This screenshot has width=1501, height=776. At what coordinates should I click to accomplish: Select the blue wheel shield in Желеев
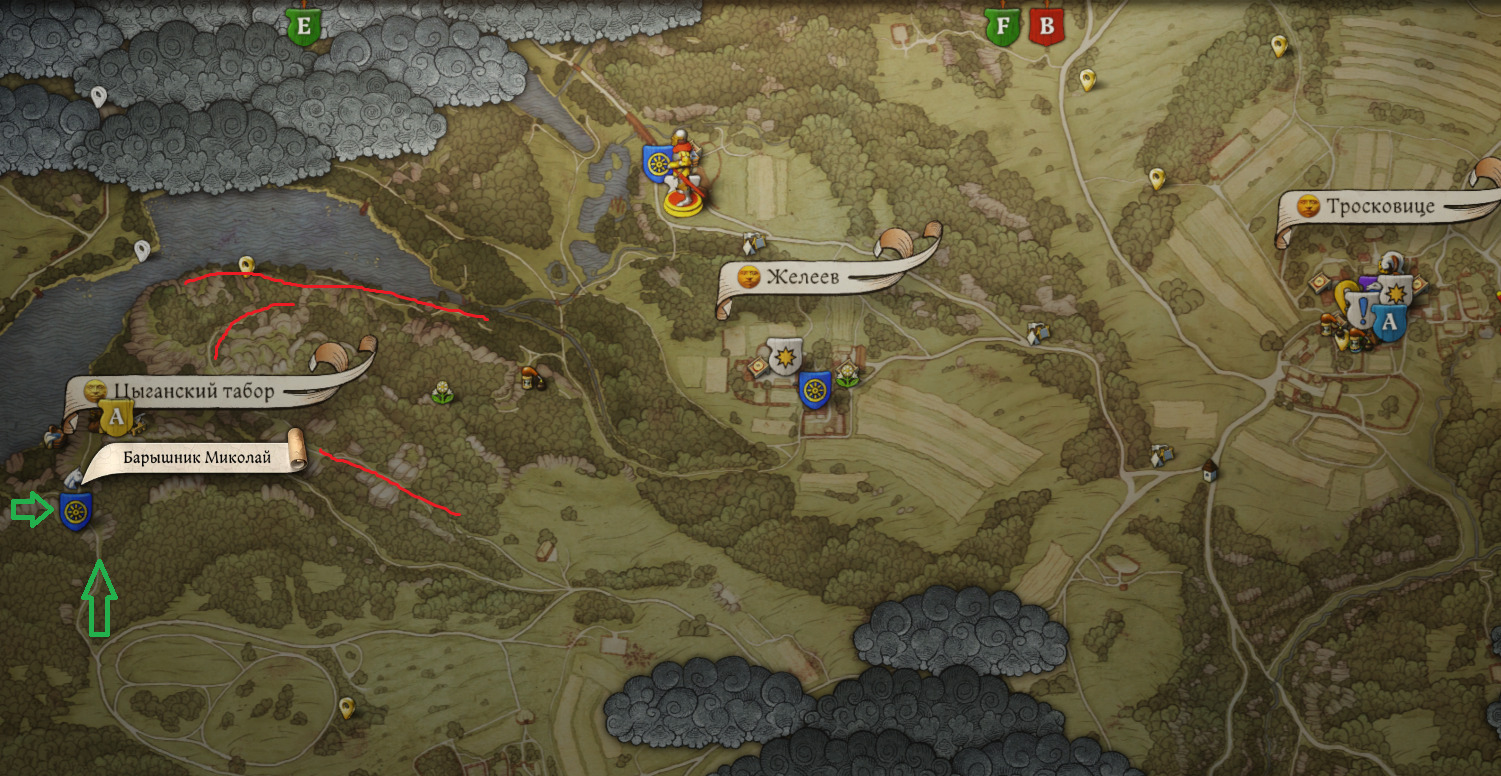(x=814, y=390)
